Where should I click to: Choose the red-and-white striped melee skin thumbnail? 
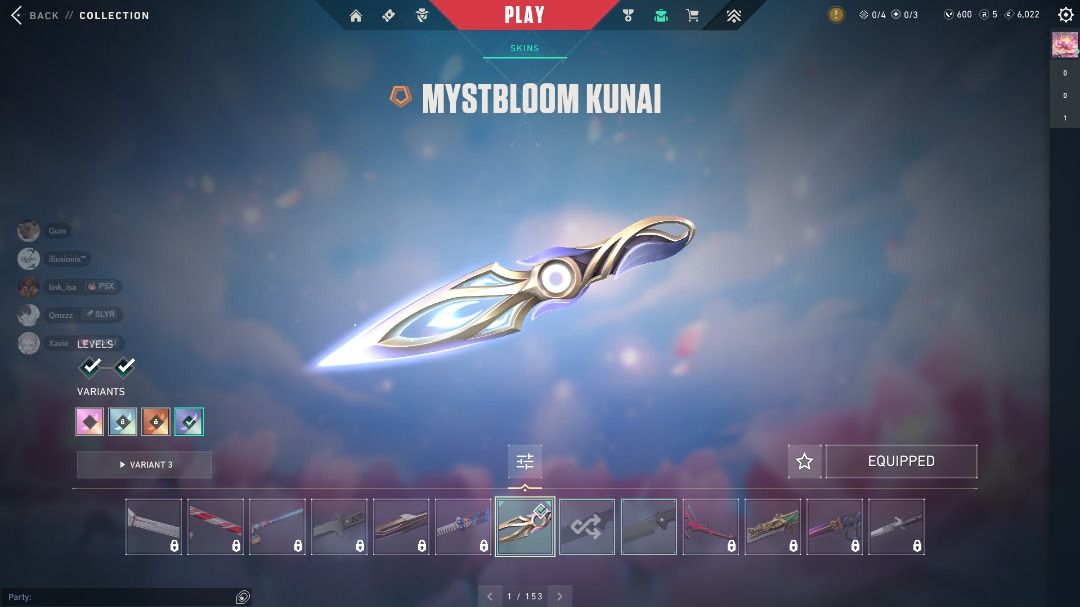[216, 527]
